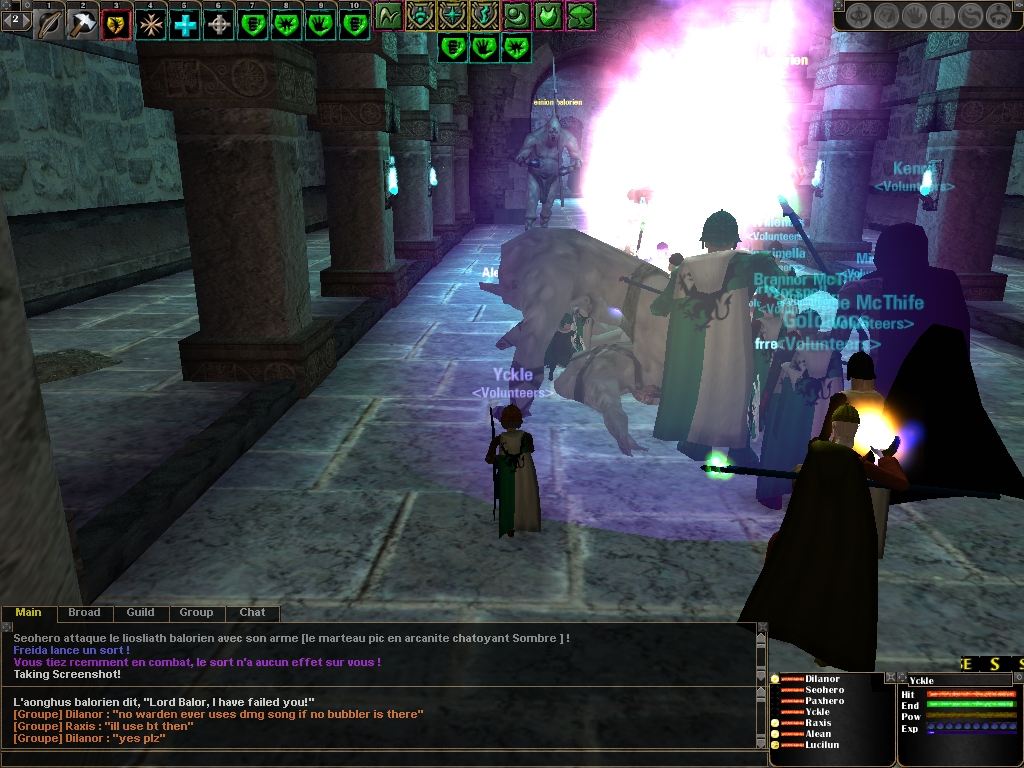Click the sword icon in the menu bar
Image resolution: width=1024 pixels, height=768 pixels.
944,15
